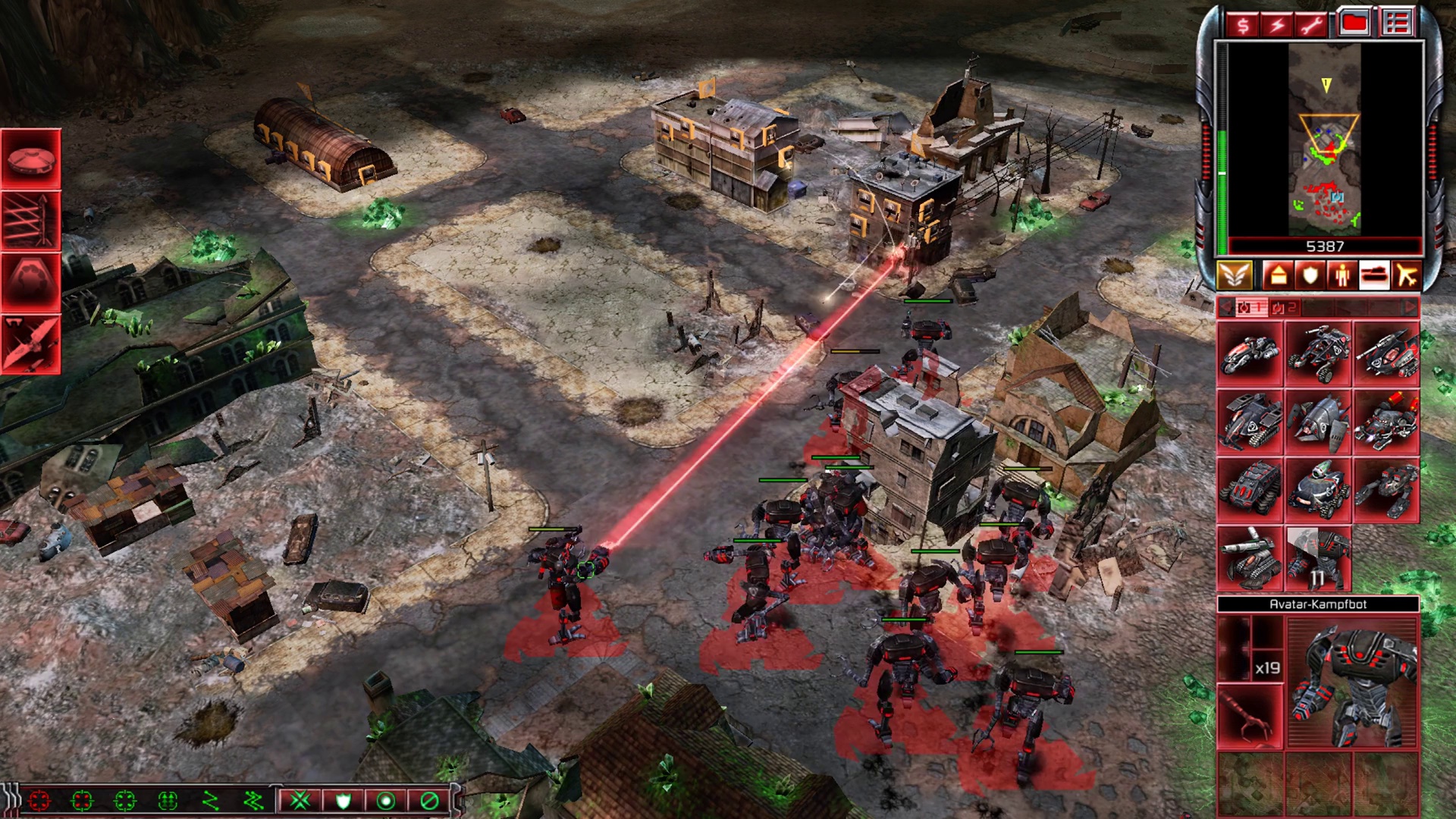This screenshot has height=819, width=1456.
Task: Build the missile artillery tracked vehicle
Action: pos(1250,559)
